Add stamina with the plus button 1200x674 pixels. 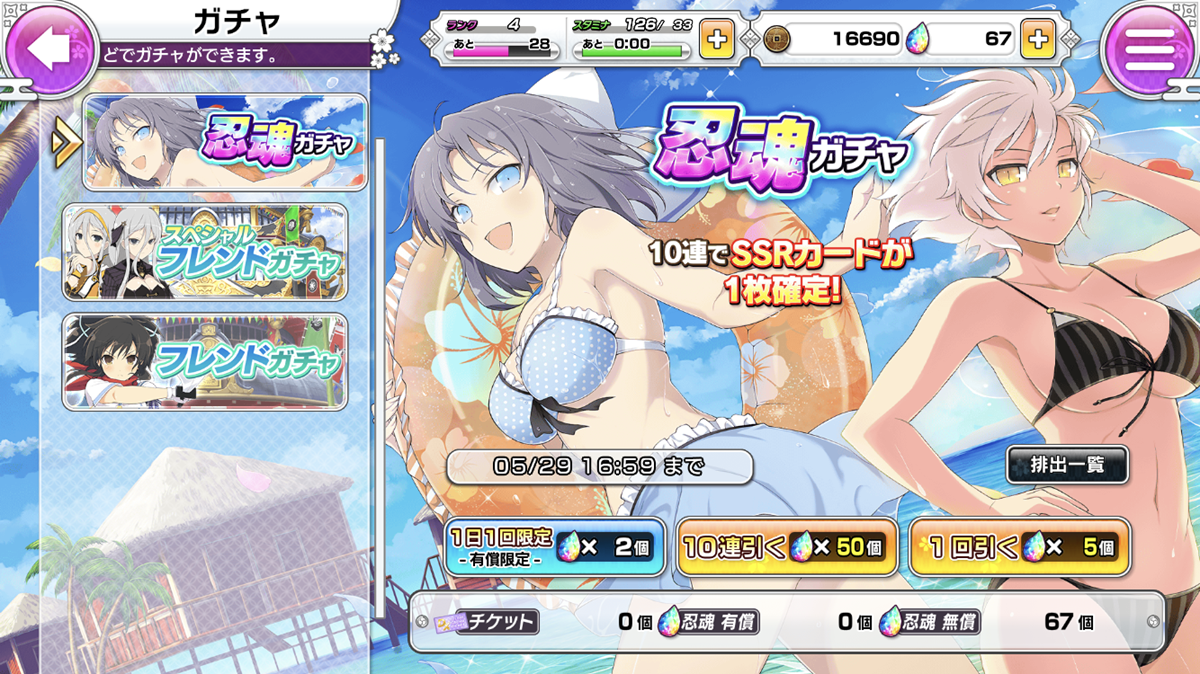717,40
